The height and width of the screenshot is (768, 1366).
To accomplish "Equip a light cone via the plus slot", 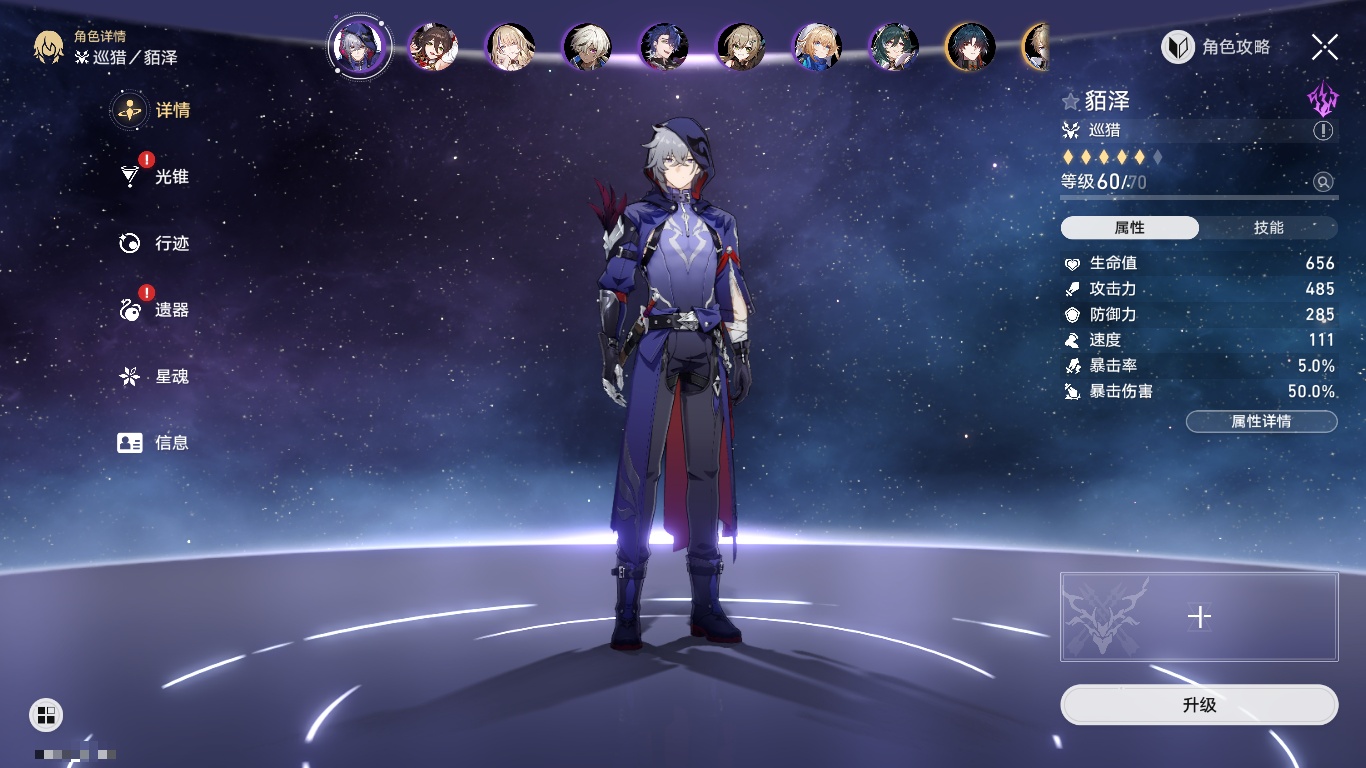I will click(x=1199, y=617).
